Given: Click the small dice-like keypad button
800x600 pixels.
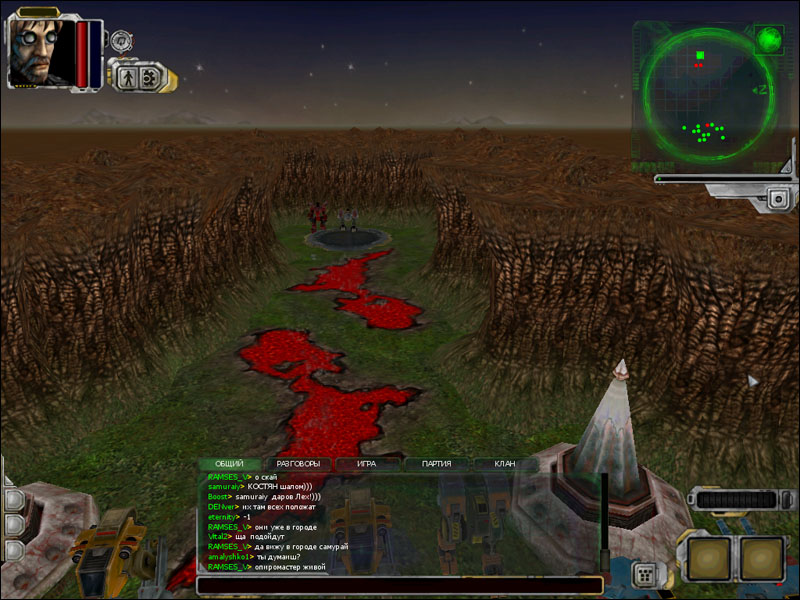Looking at the screenshot, I should (645, 575).
